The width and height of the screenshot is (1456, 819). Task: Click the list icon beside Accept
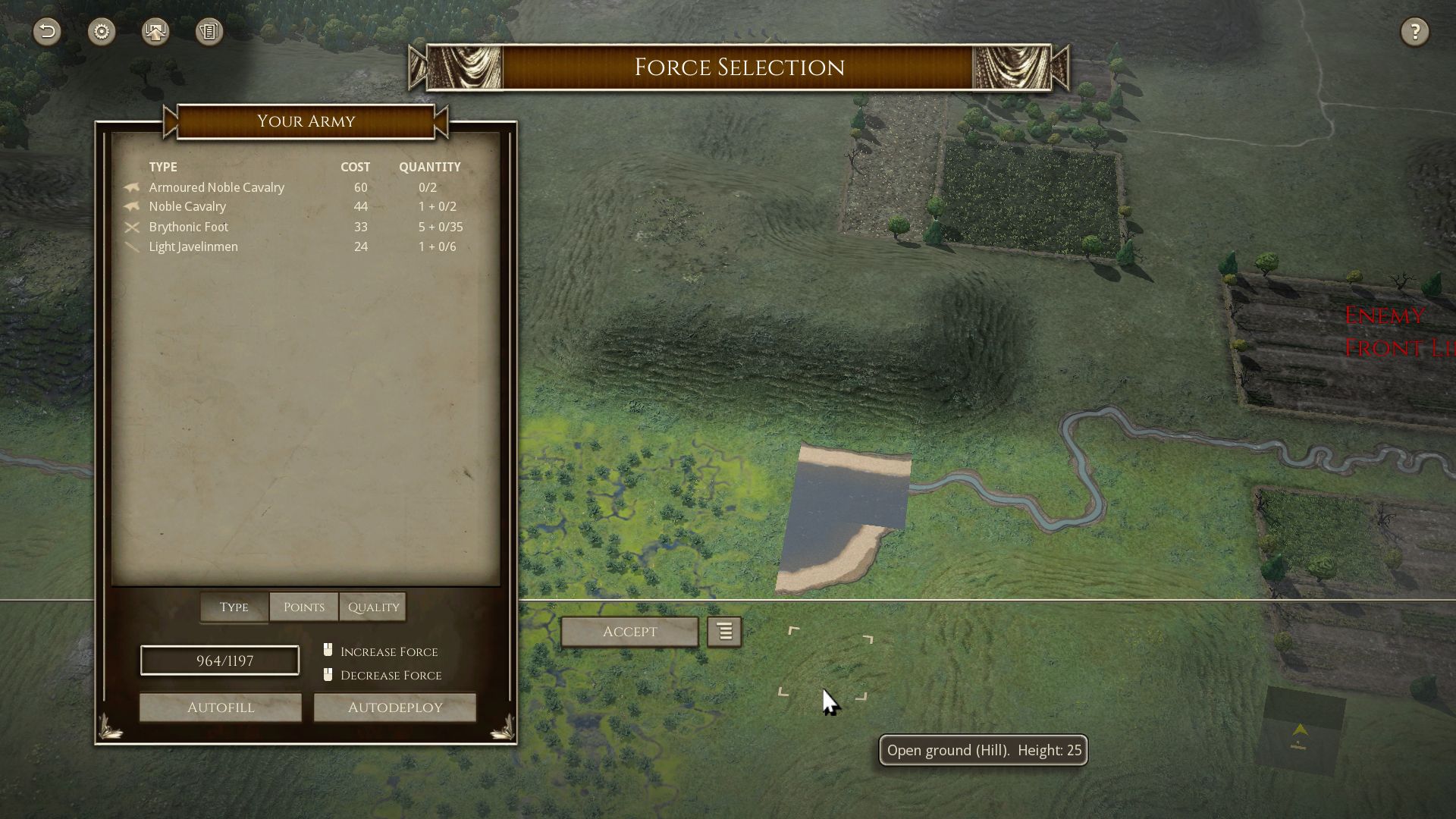tap(723, 631)
